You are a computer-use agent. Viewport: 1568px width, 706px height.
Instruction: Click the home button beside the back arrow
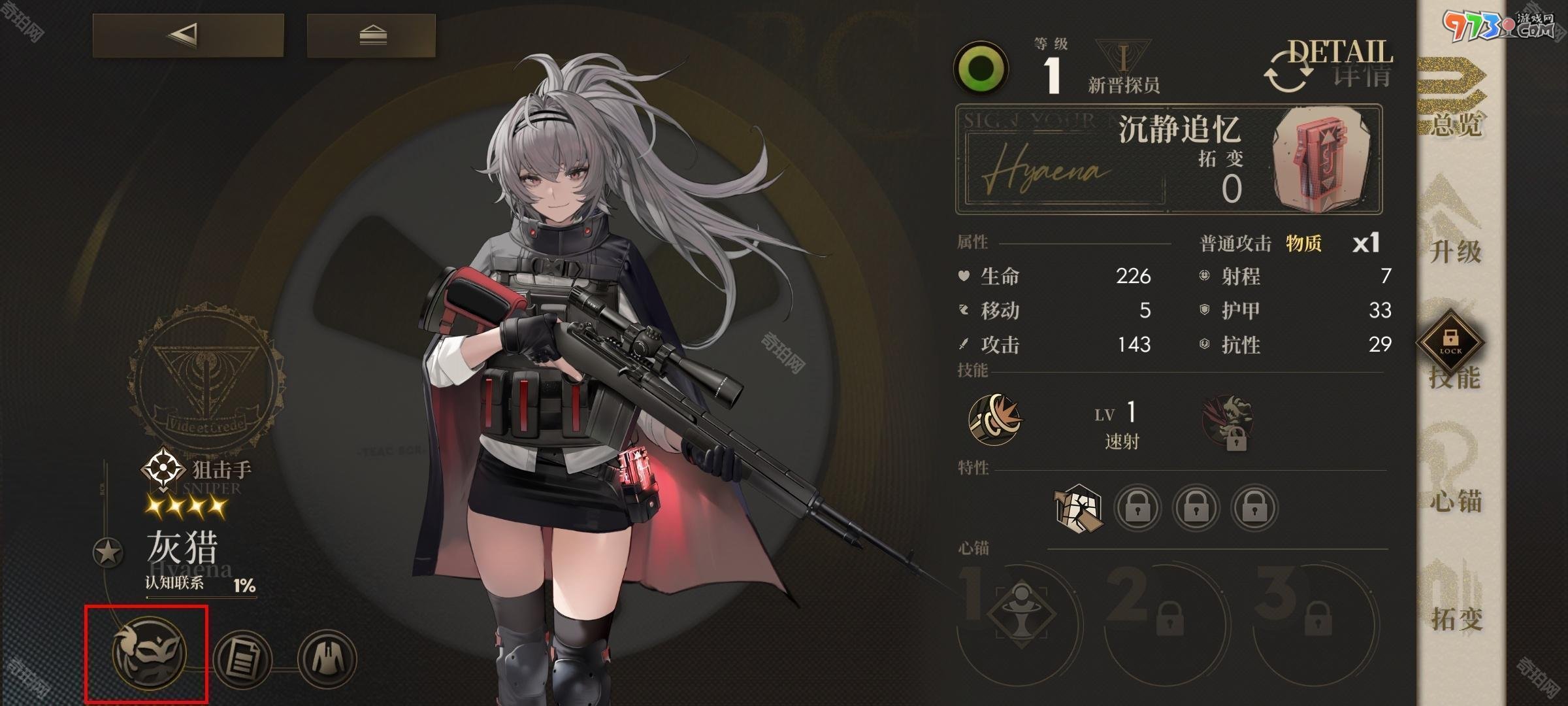[371, 35]
